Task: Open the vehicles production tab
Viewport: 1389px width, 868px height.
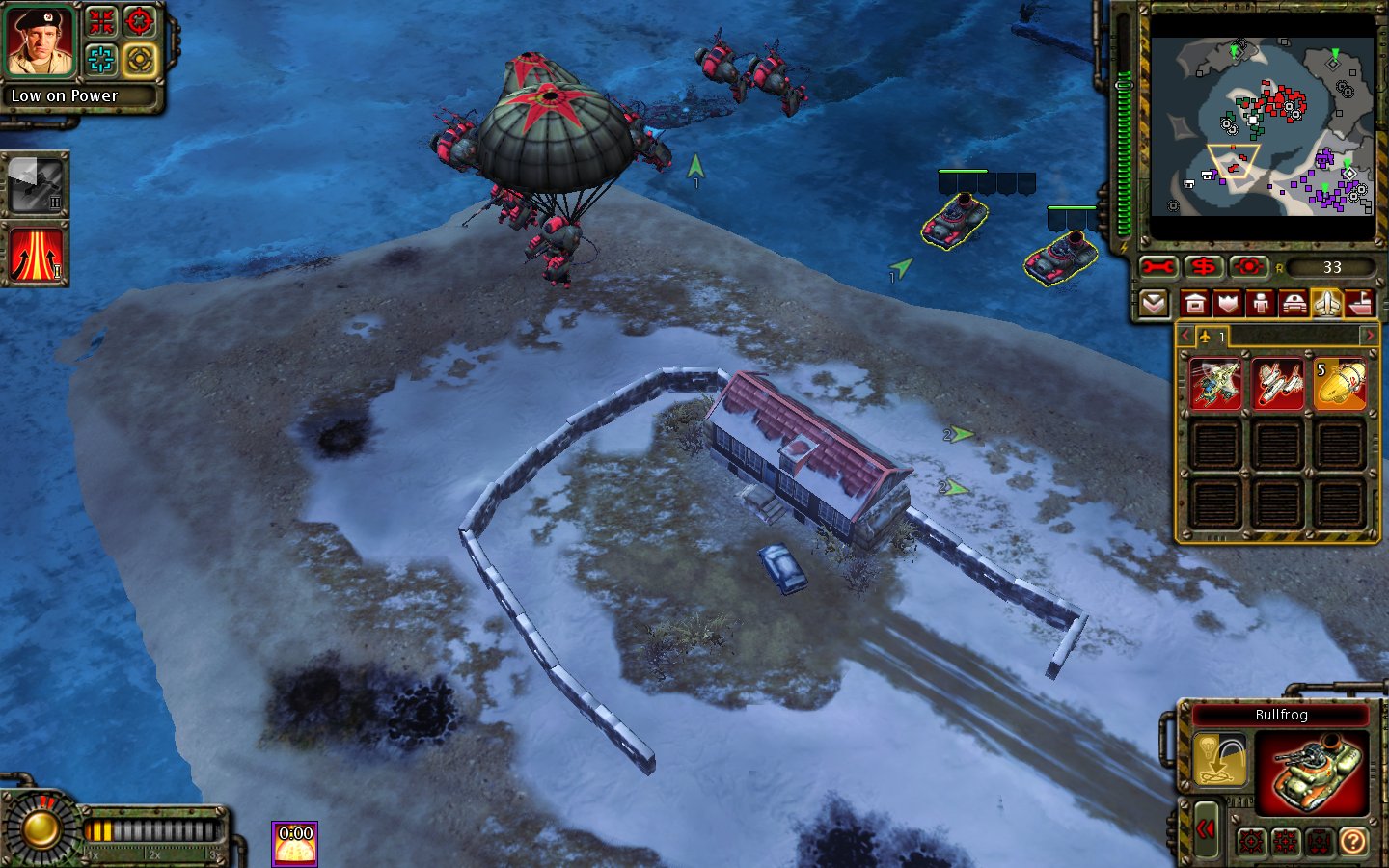Action: [1294, 304]
